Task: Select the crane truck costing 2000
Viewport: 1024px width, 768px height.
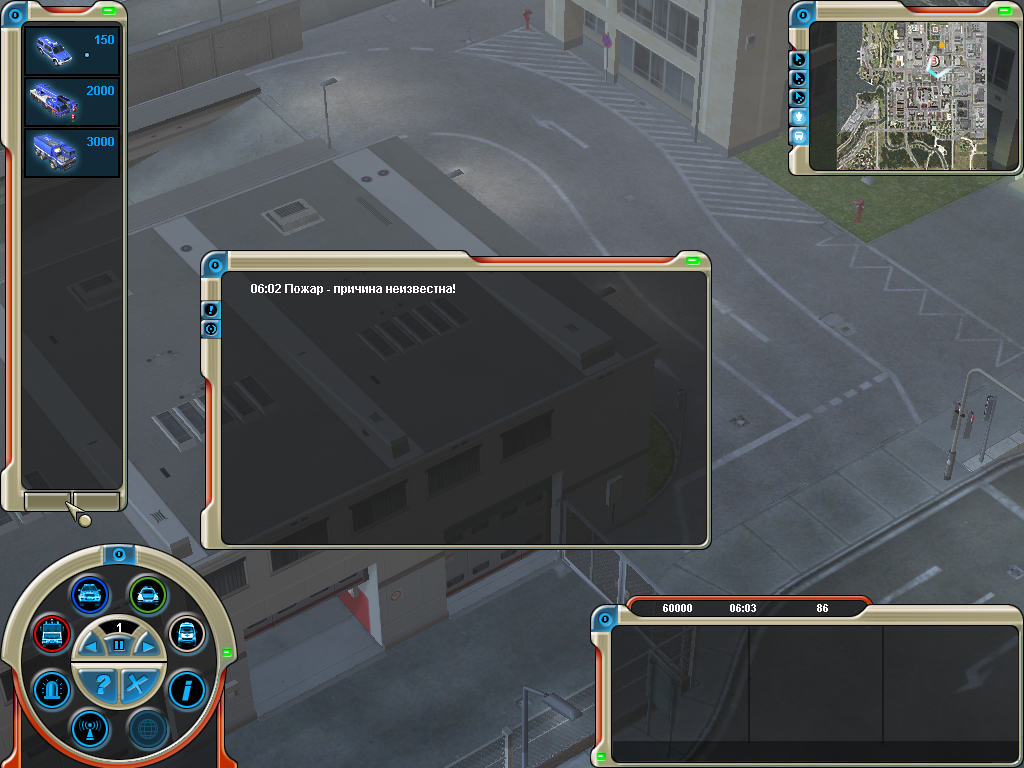Action: click(x=71, y=101)
